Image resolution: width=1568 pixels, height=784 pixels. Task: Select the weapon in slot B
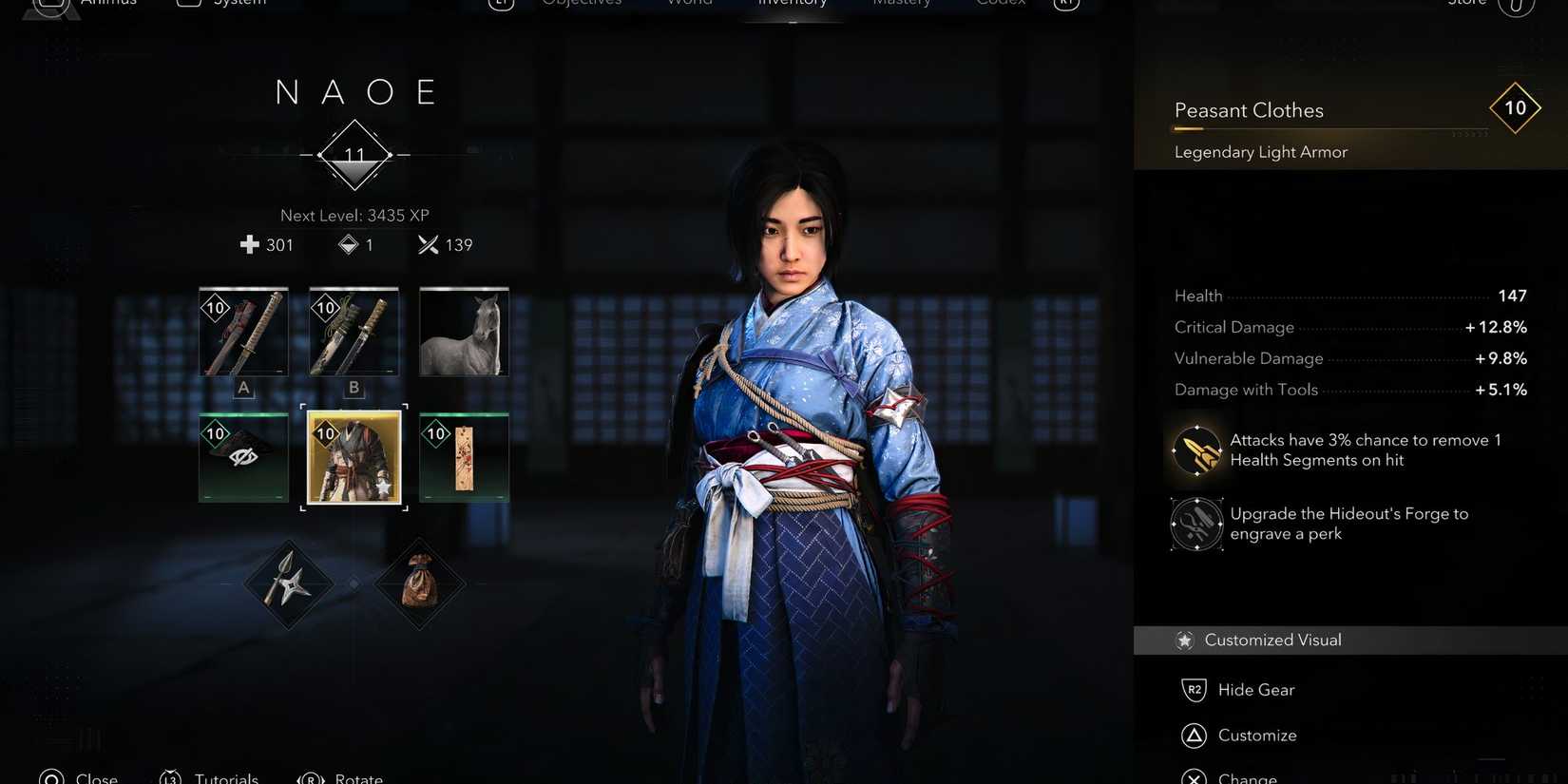pos(353,332)
